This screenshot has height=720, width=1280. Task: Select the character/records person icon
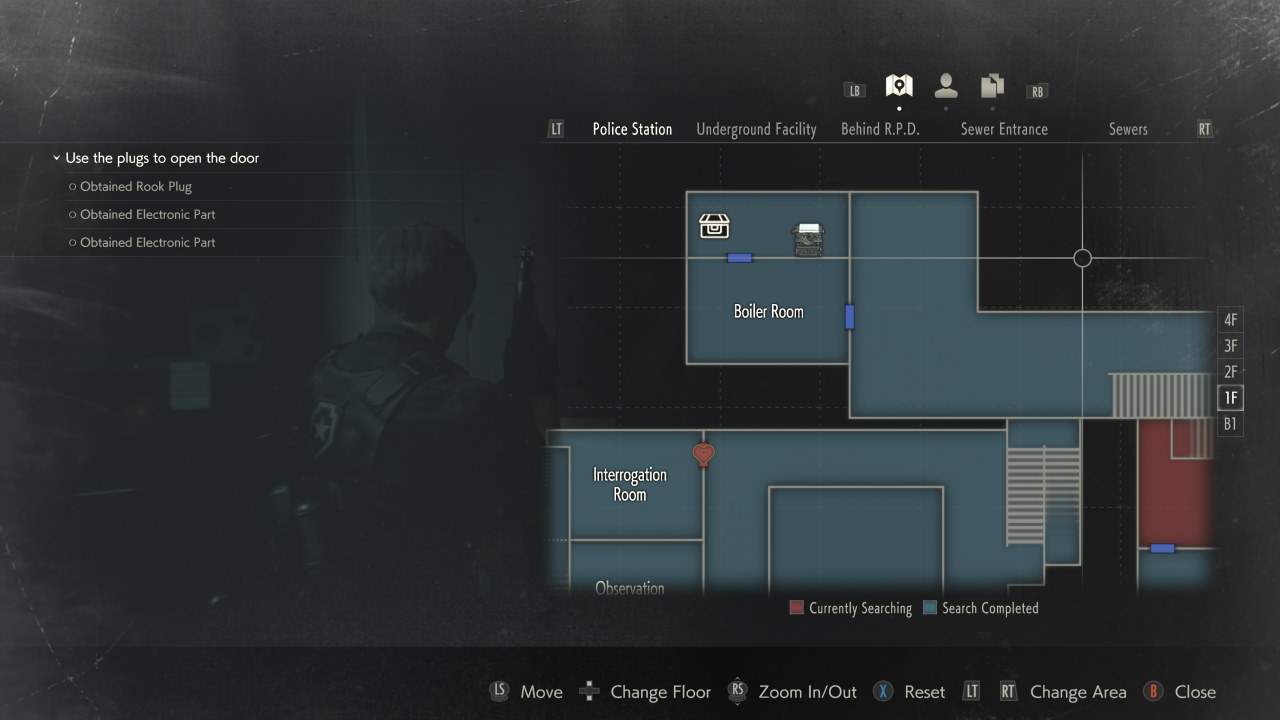[945, 85]
